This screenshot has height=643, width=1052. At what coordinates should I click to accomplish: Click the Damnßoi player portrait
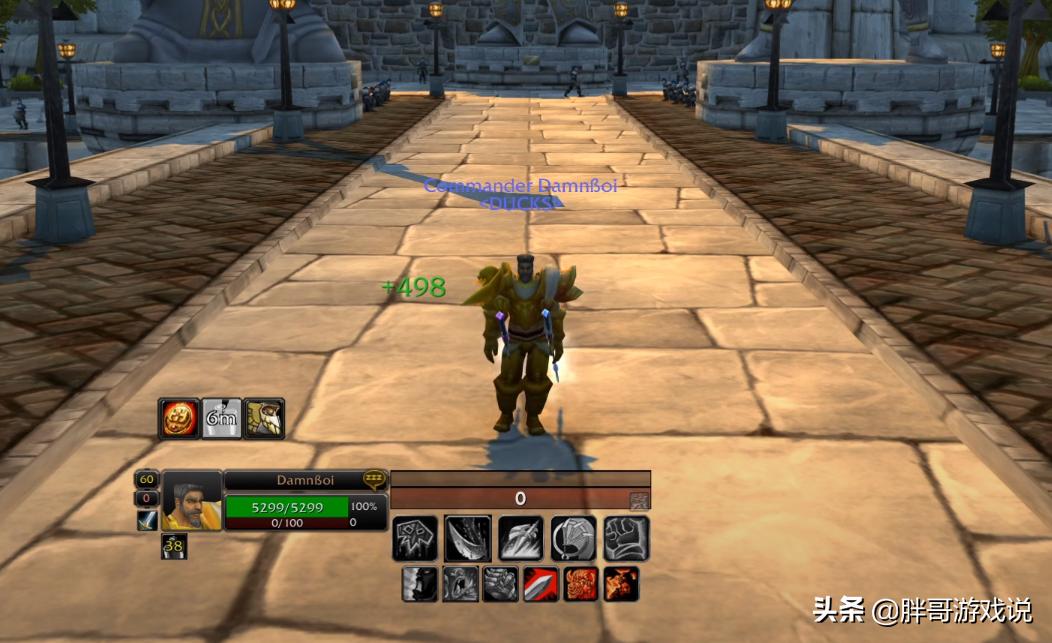coord(192,500)
